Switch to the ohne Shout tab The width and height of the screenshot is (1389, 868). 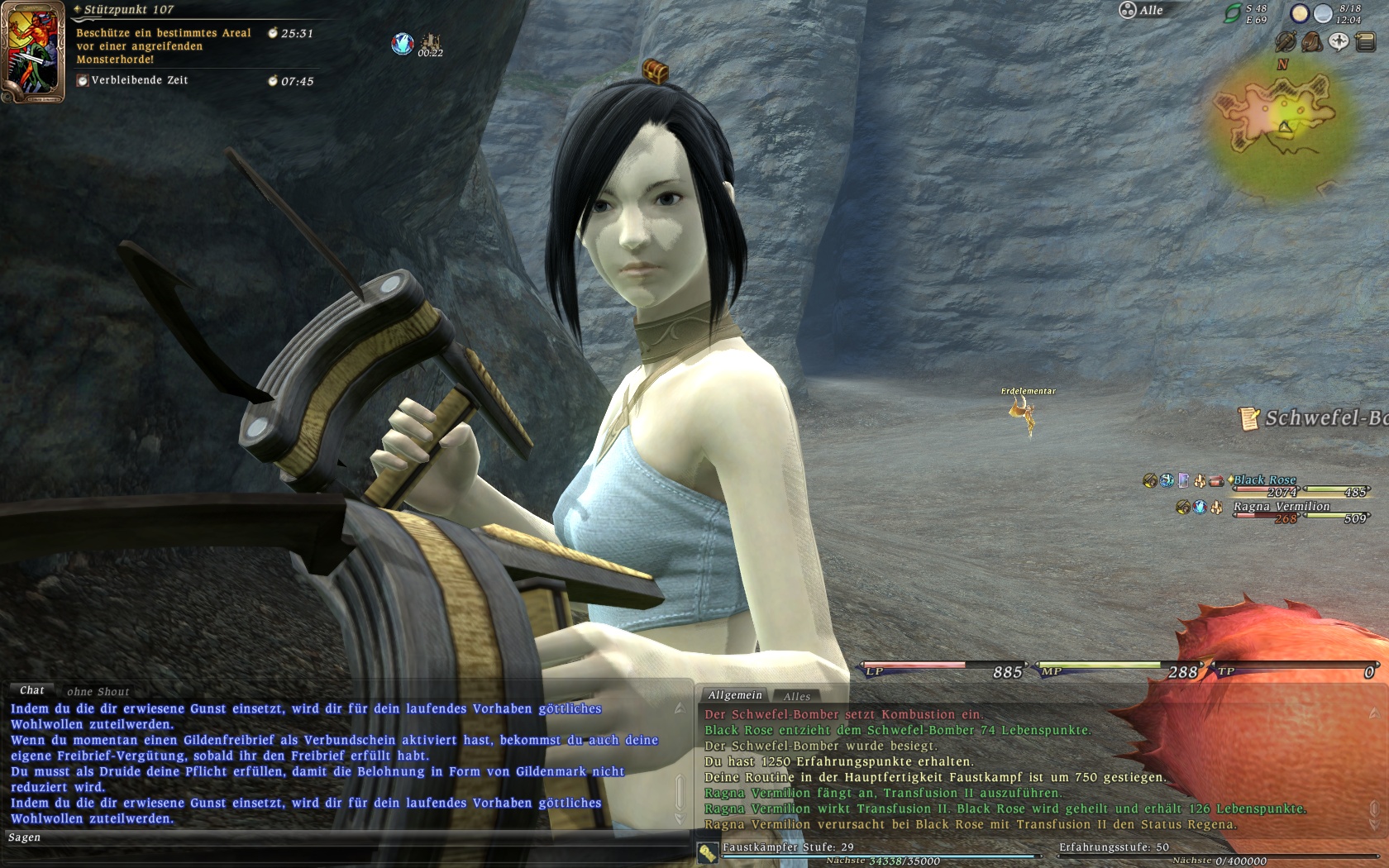(98, 692)
